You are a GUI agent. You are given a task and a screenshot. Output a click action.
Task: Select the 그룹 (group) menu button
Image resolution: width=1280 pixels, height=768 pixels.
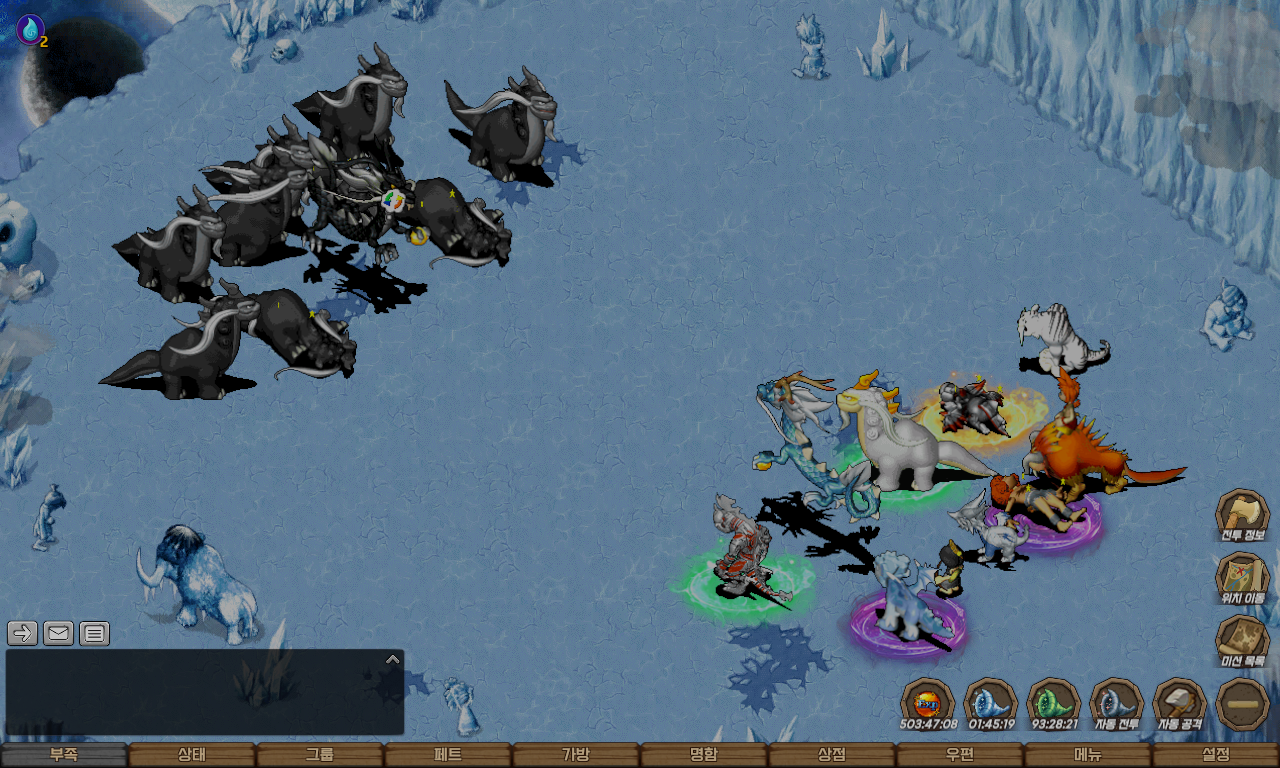click(320, 755)
